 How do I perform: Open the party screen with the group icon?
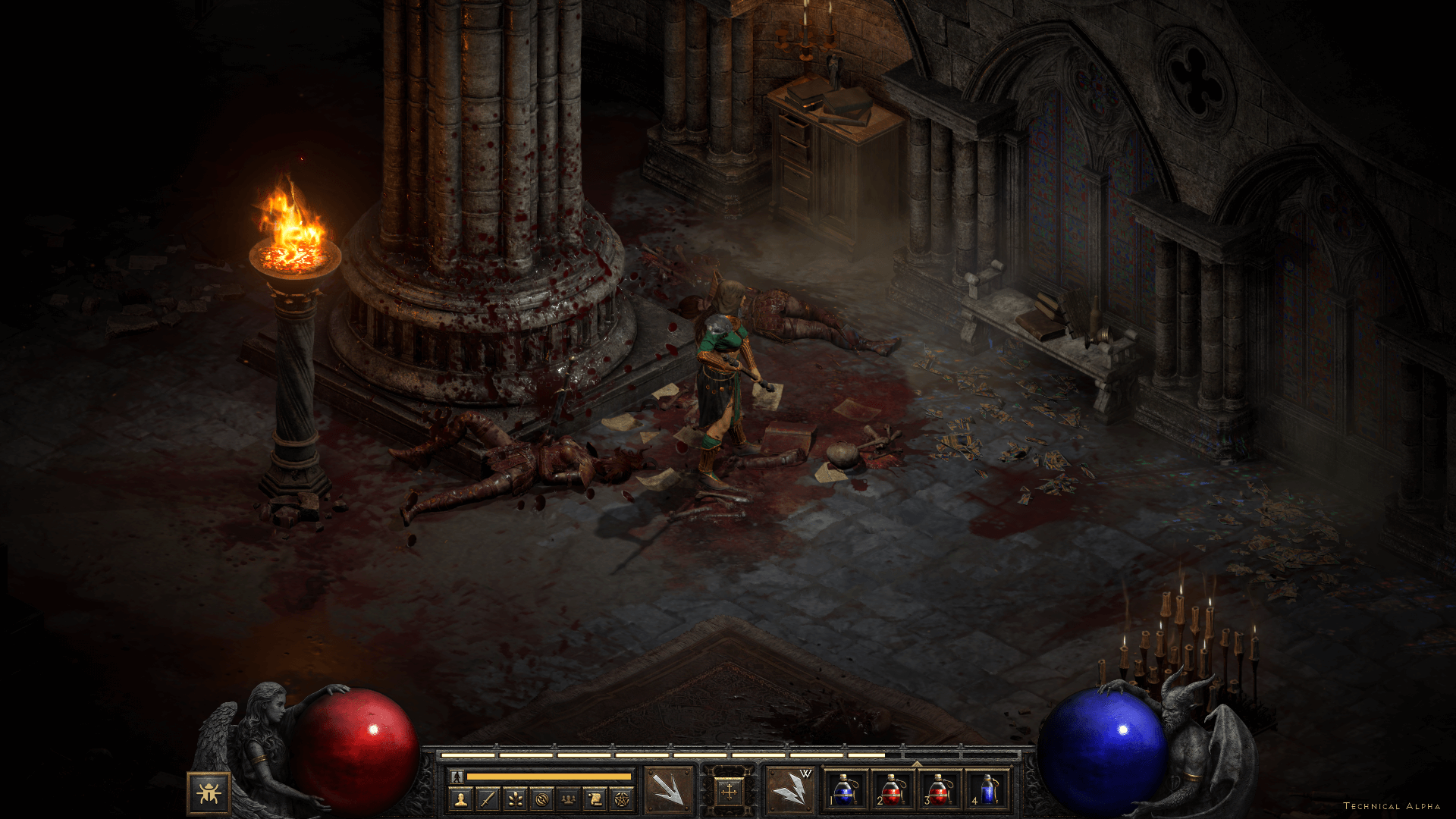click(569, 799)
